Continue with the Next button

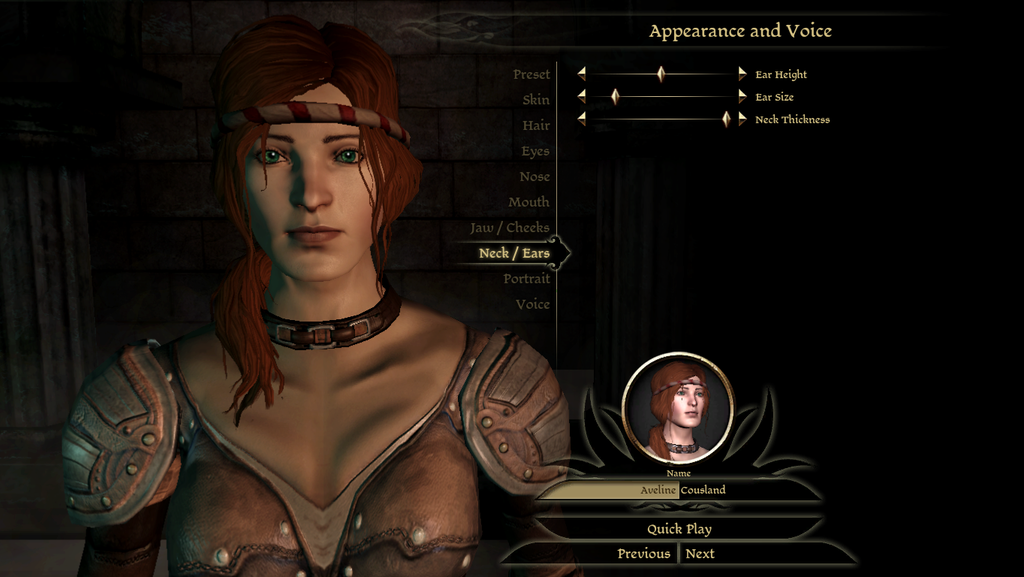tap(700, 554)
